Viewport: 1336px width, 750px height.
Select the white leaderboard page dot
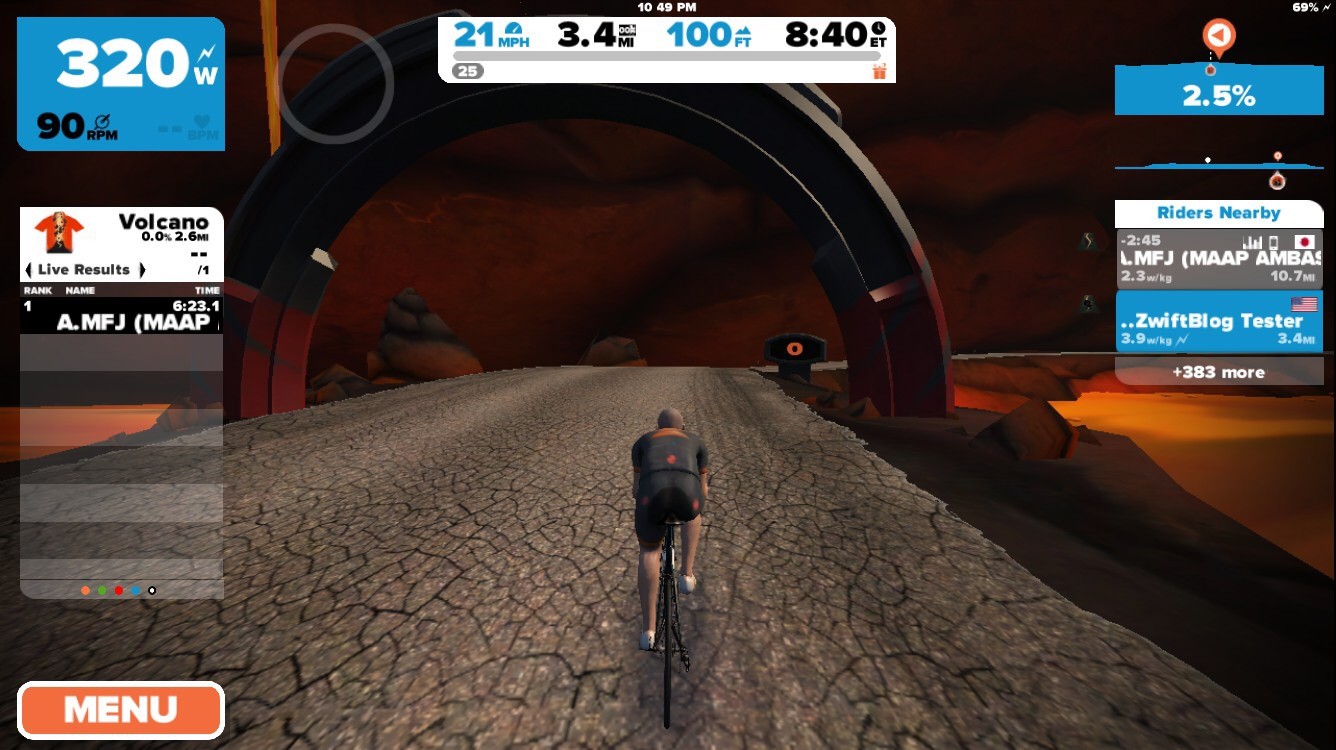coord(152,591)
